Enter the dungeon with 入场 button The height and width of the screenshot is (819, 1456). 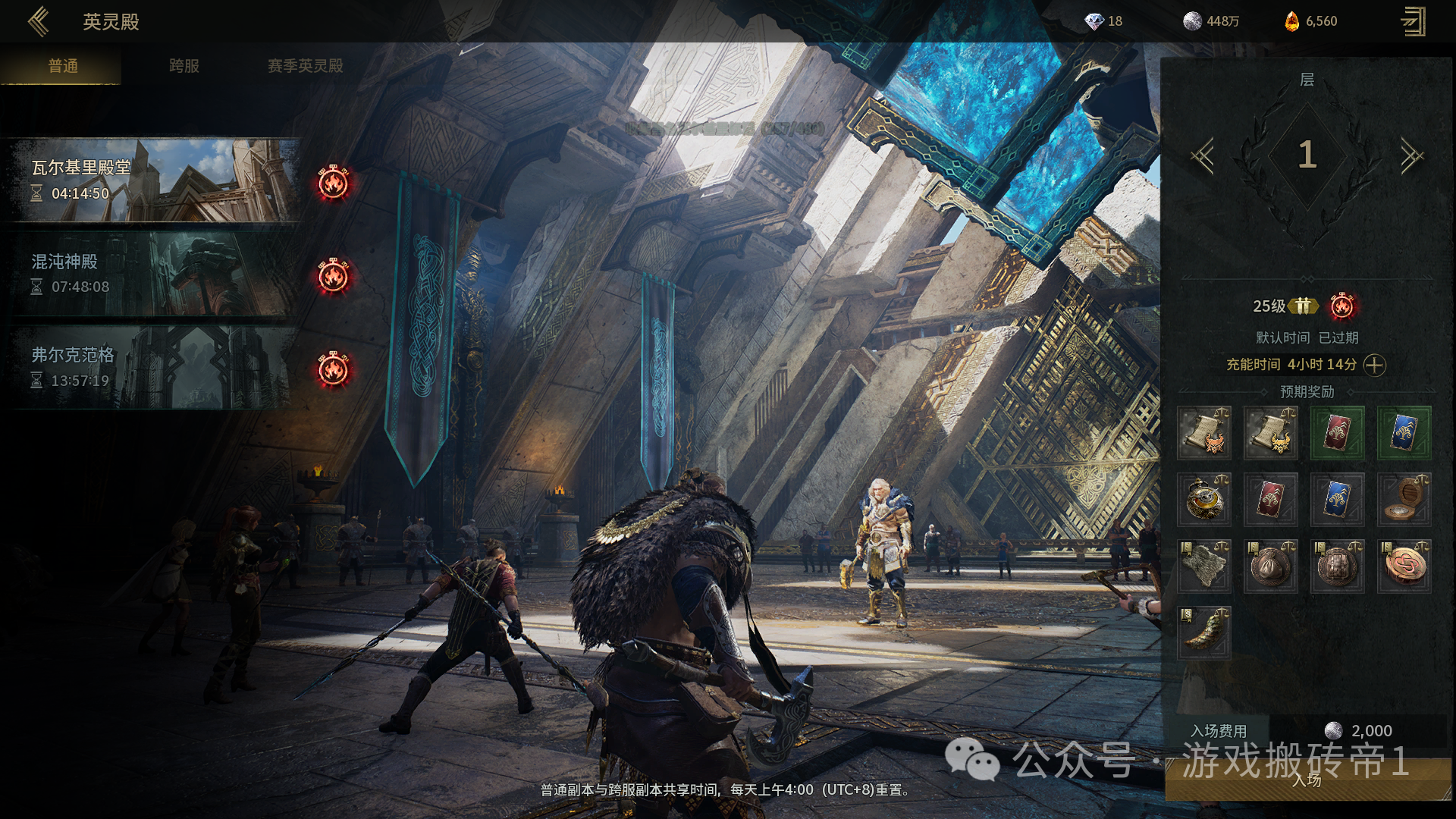point(1307,780)
